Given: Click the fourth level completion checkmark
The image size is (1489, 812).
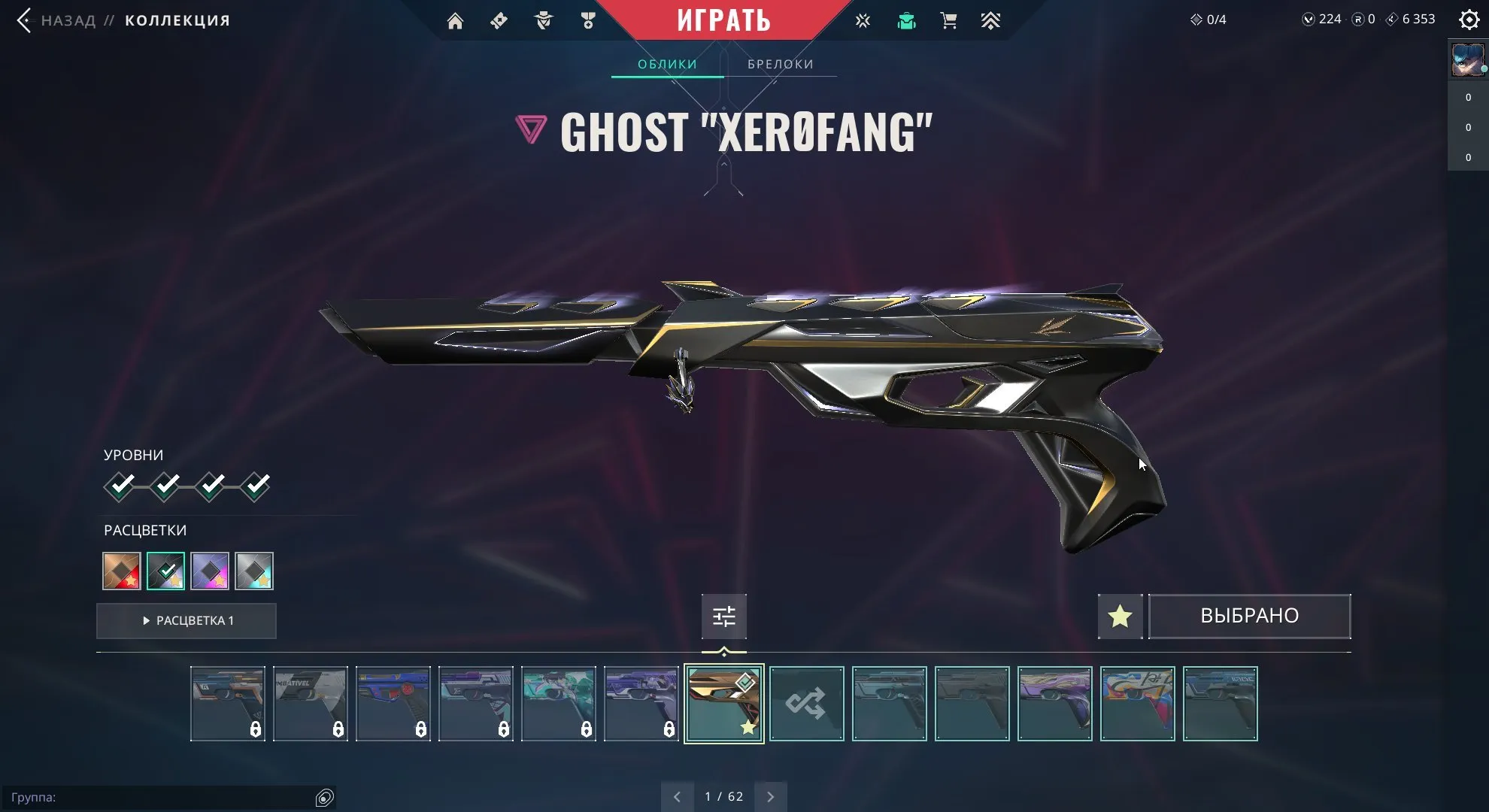Looking at the screenshot, I should click(259, 486).
